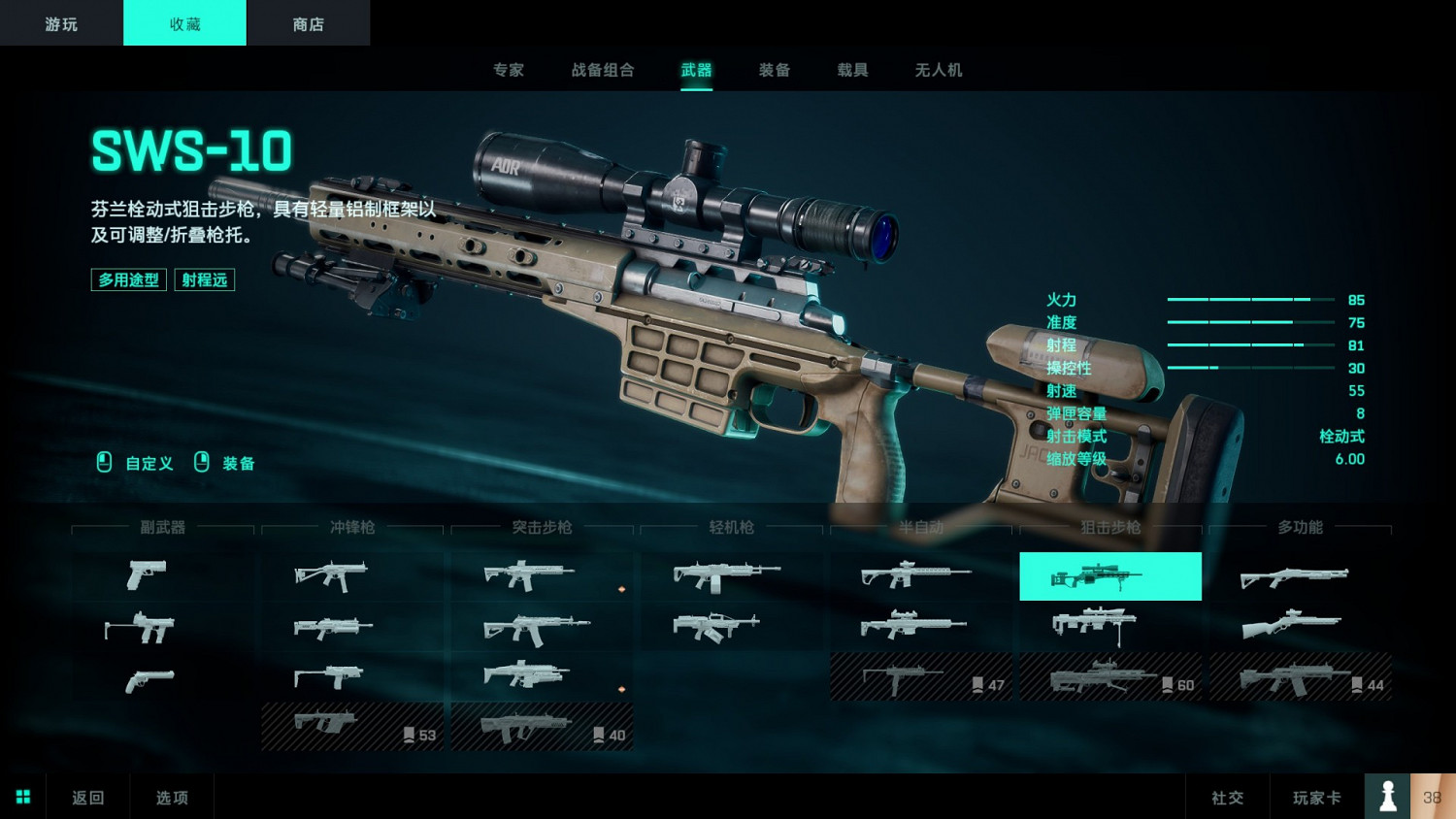1456x819 pixels.
Task: Select the highlighted SWS-10 sniper rifle tile
Action: 1109,576
